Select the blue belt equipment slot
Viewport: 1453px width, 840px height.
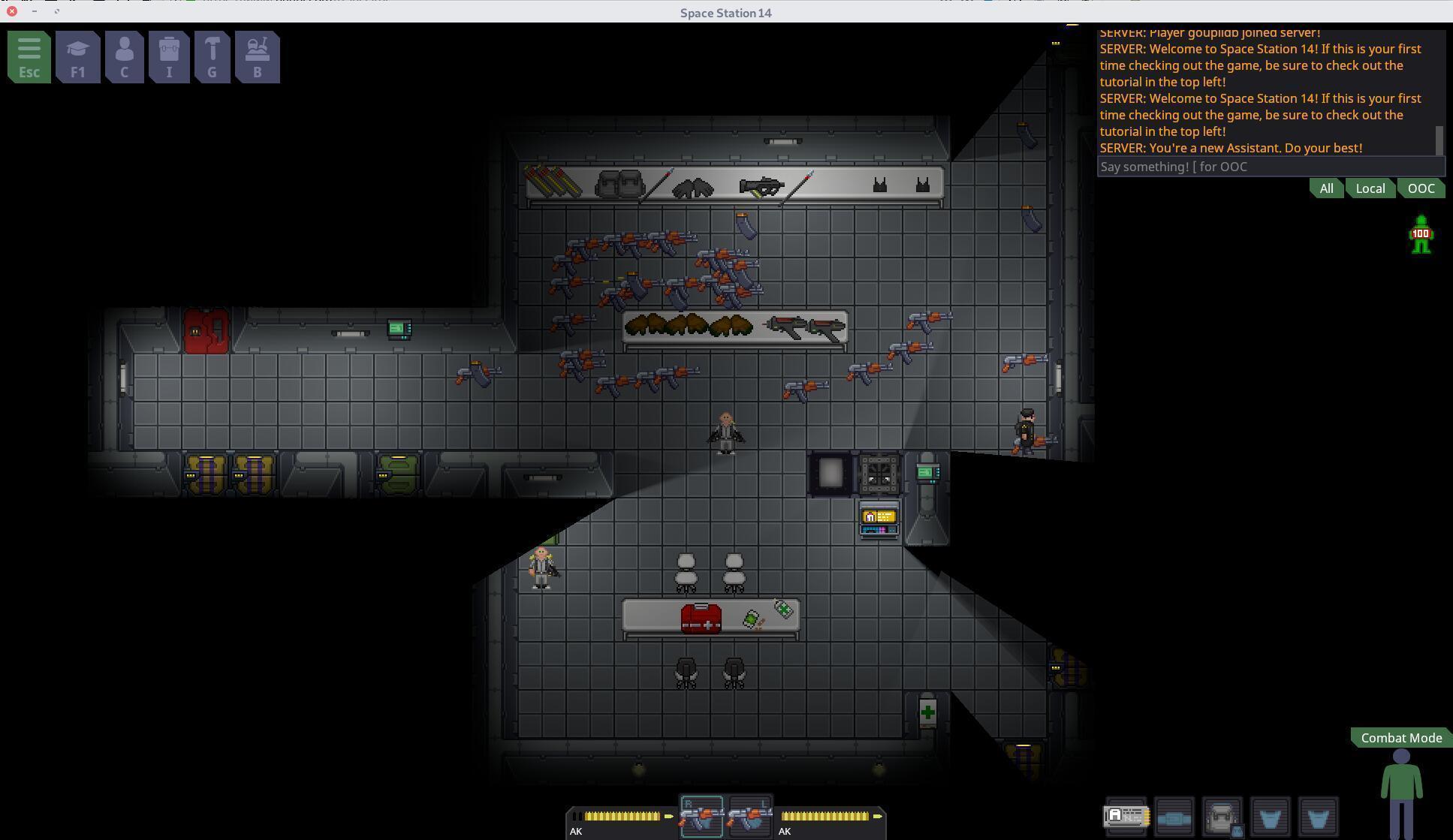1174,817
